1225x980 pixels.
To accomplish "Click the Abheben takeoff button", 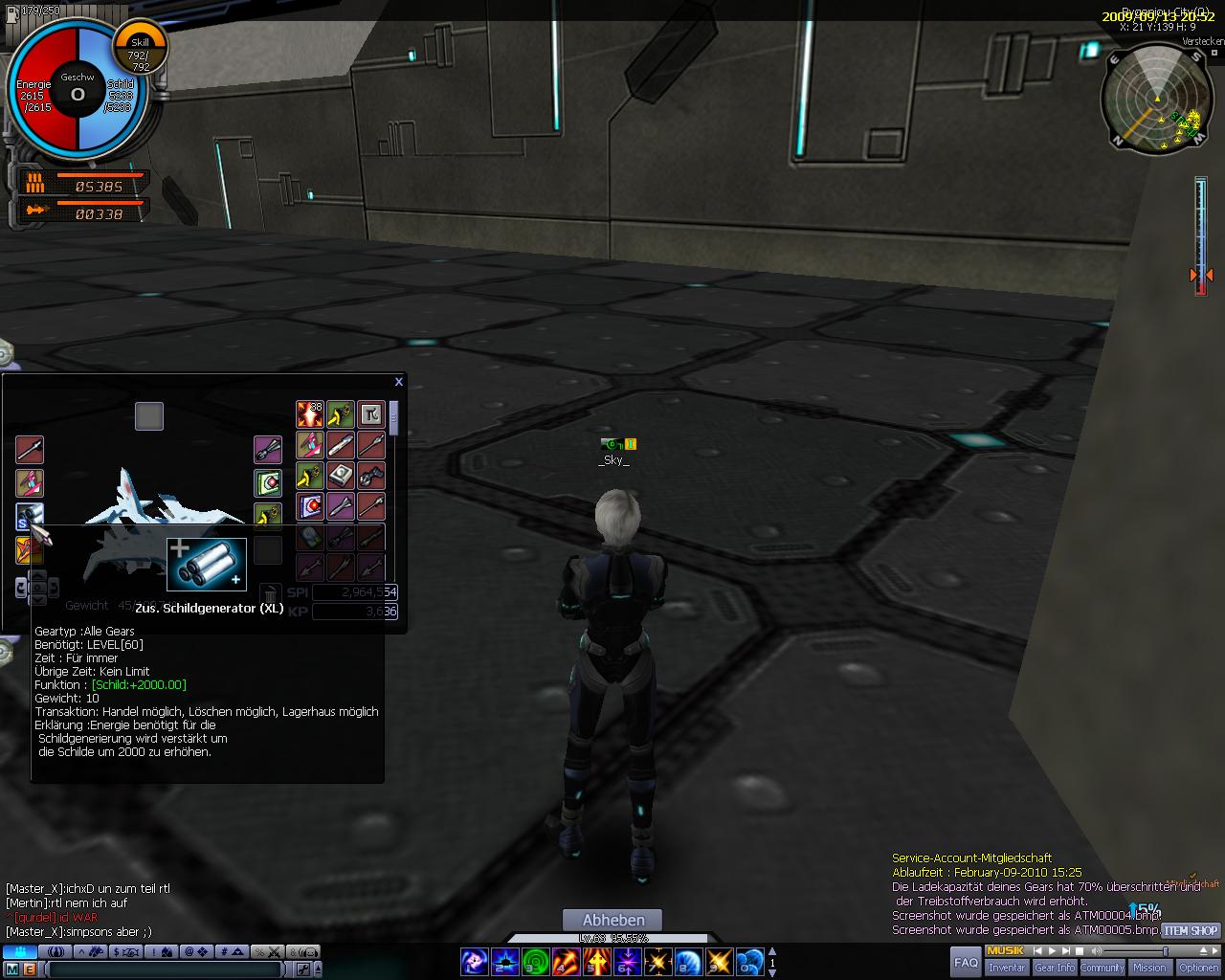I will pyautogui.click(x=614, y=921).
